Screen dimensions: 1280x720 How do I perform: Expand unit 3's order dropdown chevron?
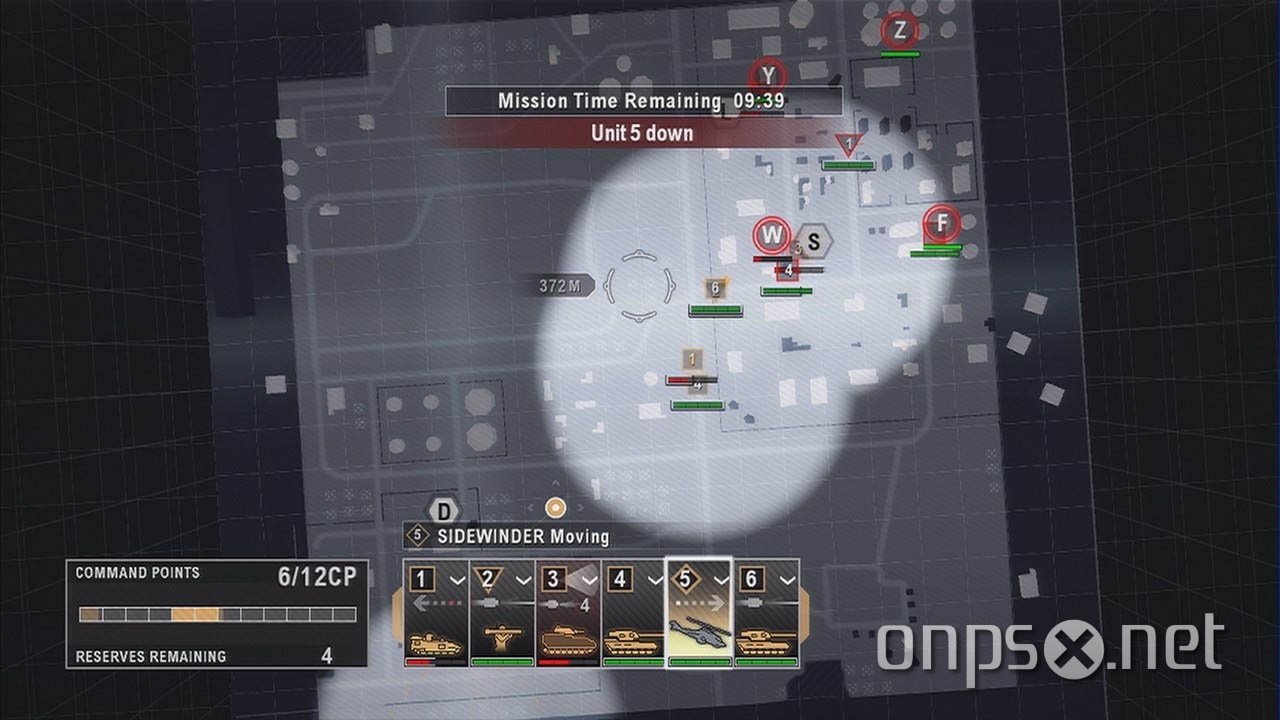coord(589,578)
